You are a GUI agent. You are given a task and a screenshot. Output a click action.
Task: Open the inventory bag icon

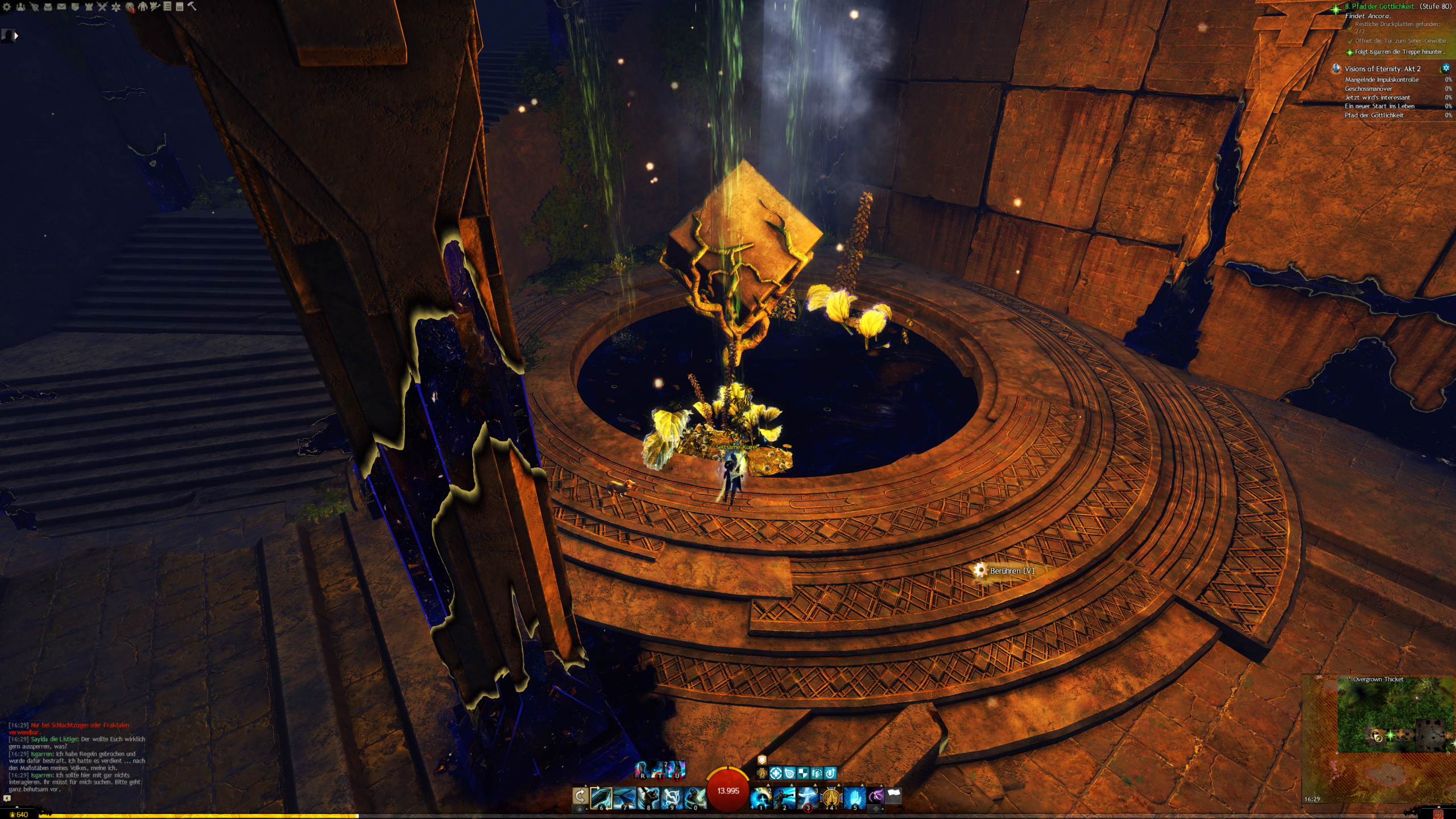tap(48, 7)
